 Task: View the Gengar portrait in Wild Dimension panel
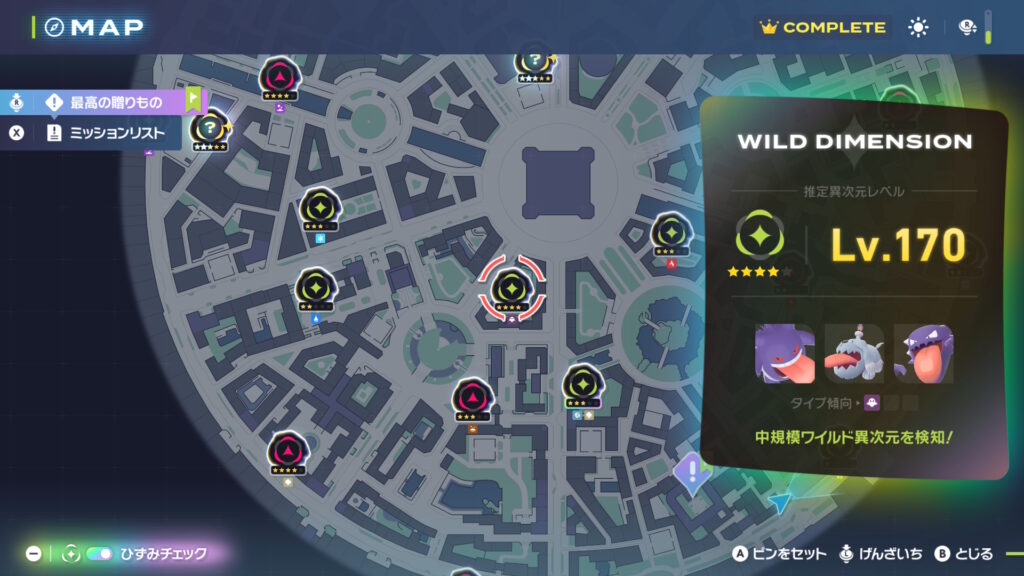(784, 353)
